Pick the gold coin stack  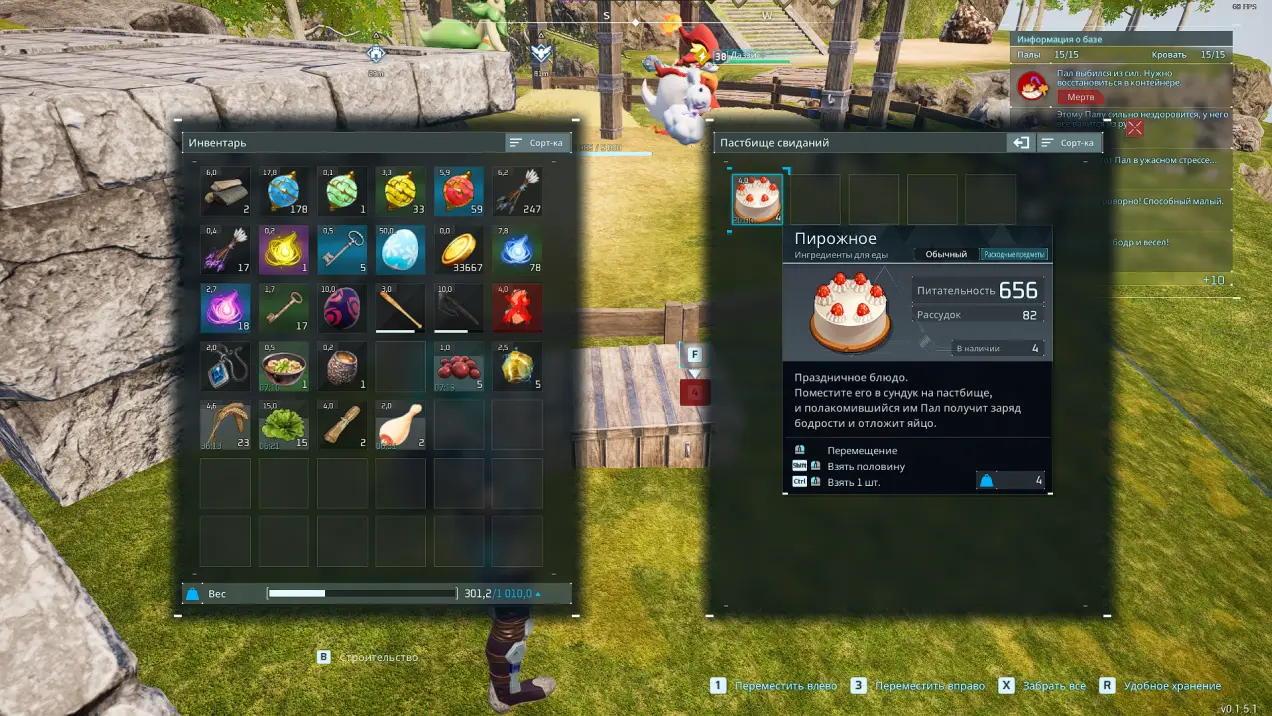459,250
